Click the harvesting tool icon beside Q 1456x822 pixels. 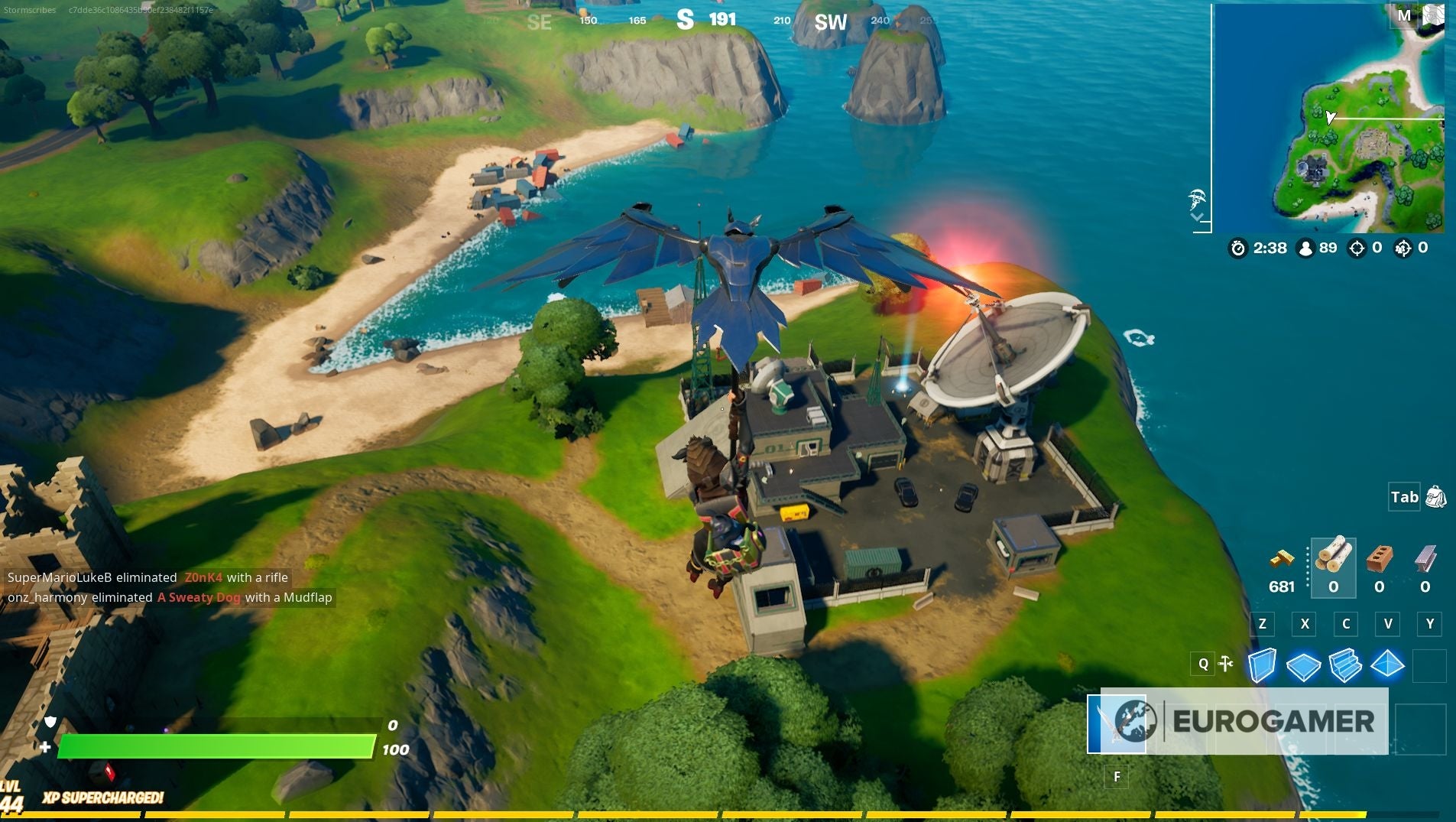(1226, 664)
